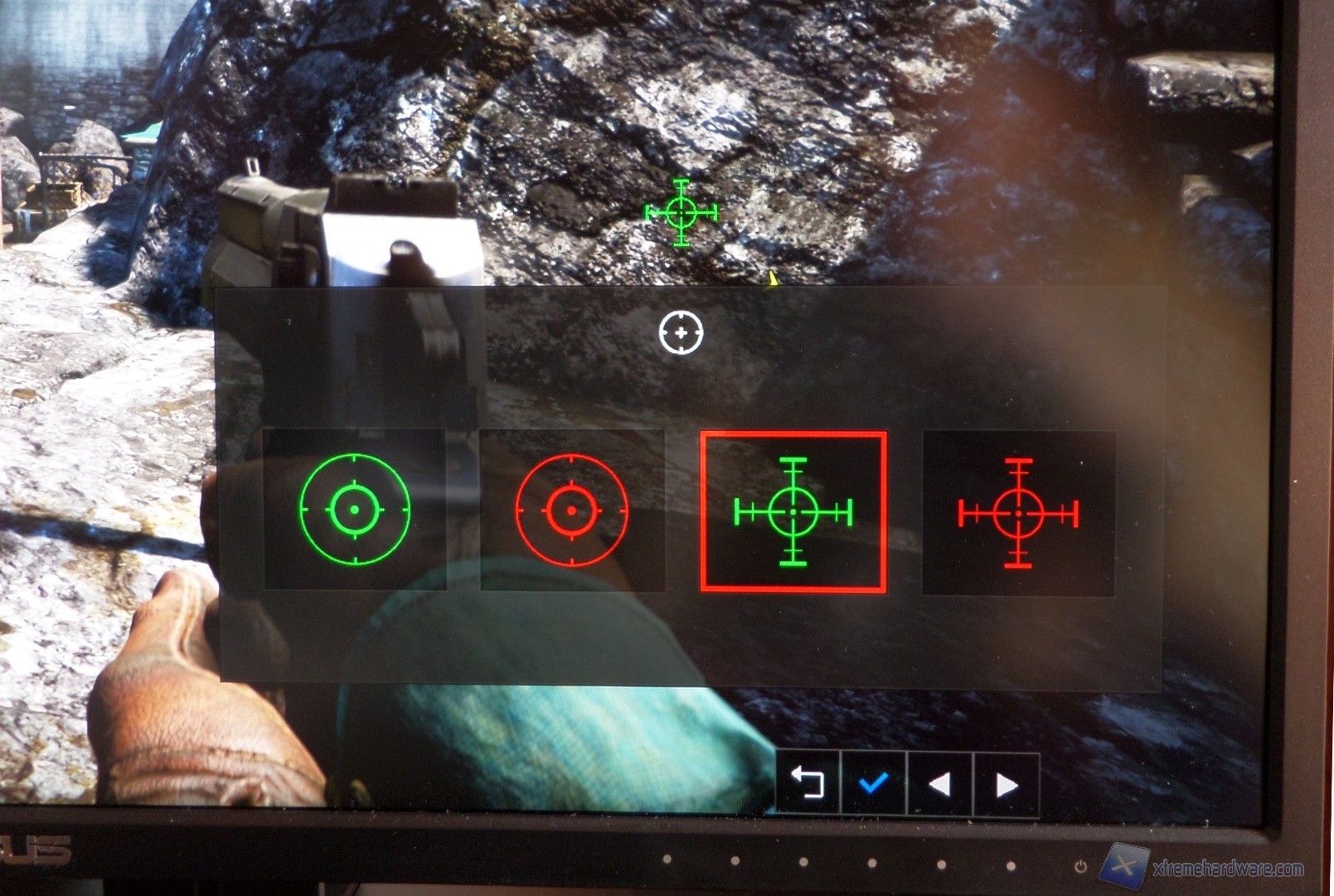The width and height of the screenshot is (1334, 896).
Task: Select the red dot circle crosshair style
Action: (x=572, y=510)
